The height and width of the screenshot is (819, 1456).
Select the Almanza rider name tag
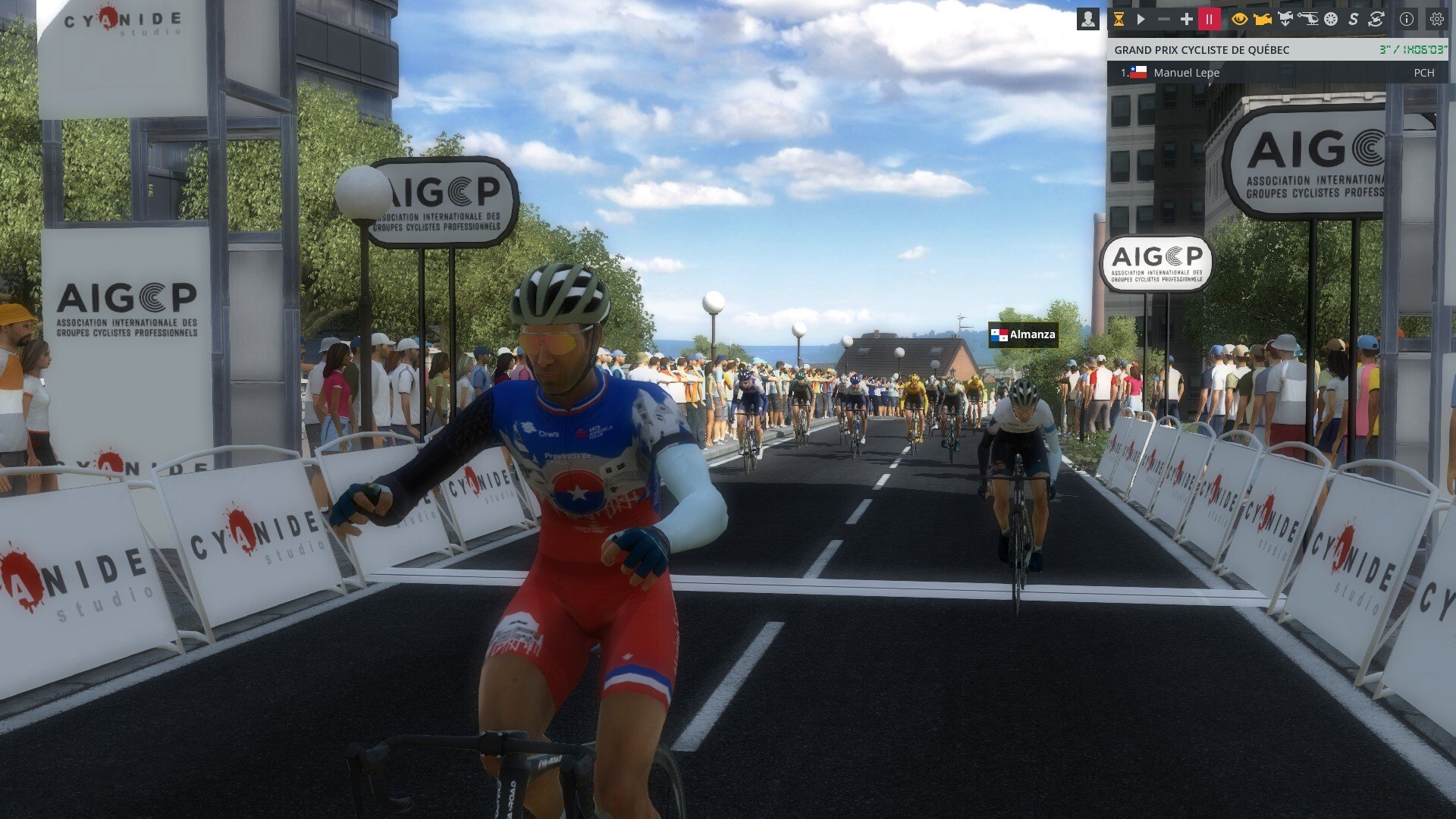pos(1023,334)
